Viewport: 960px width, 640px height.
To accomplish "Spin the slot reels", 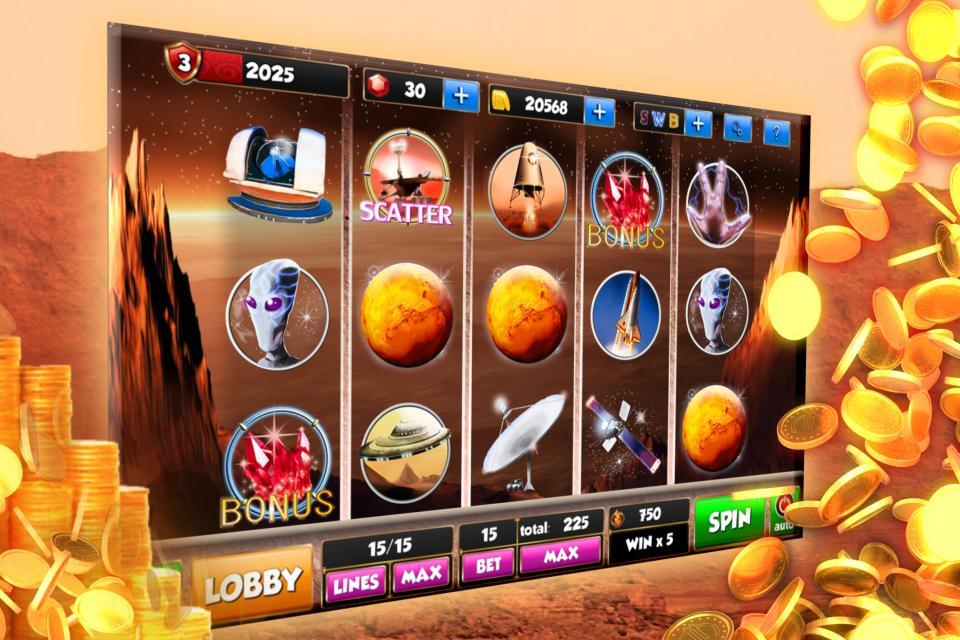I will [729, 521].
